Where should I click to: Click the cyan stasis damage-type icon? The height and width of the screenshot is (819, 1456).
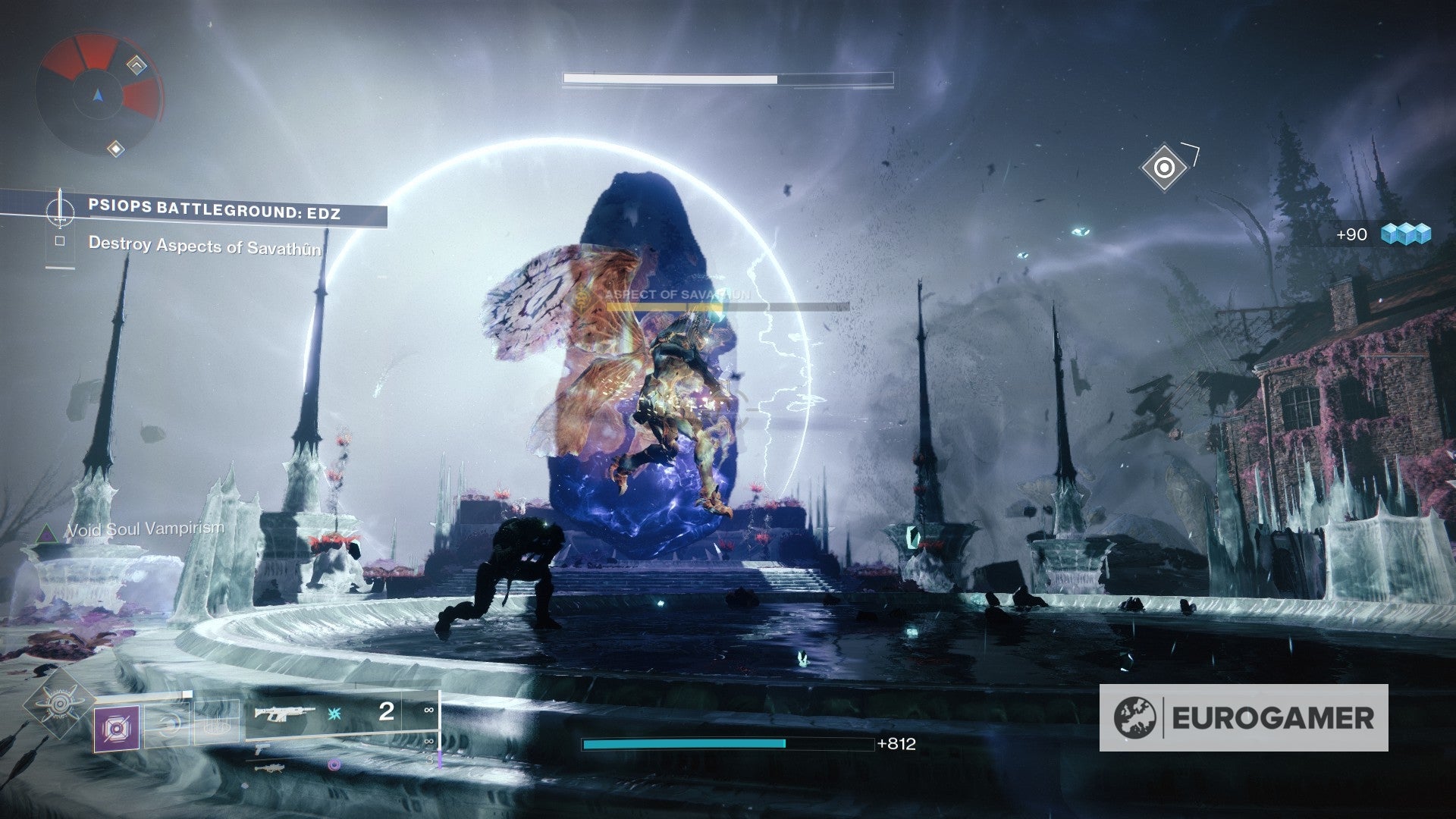point(333,713)
